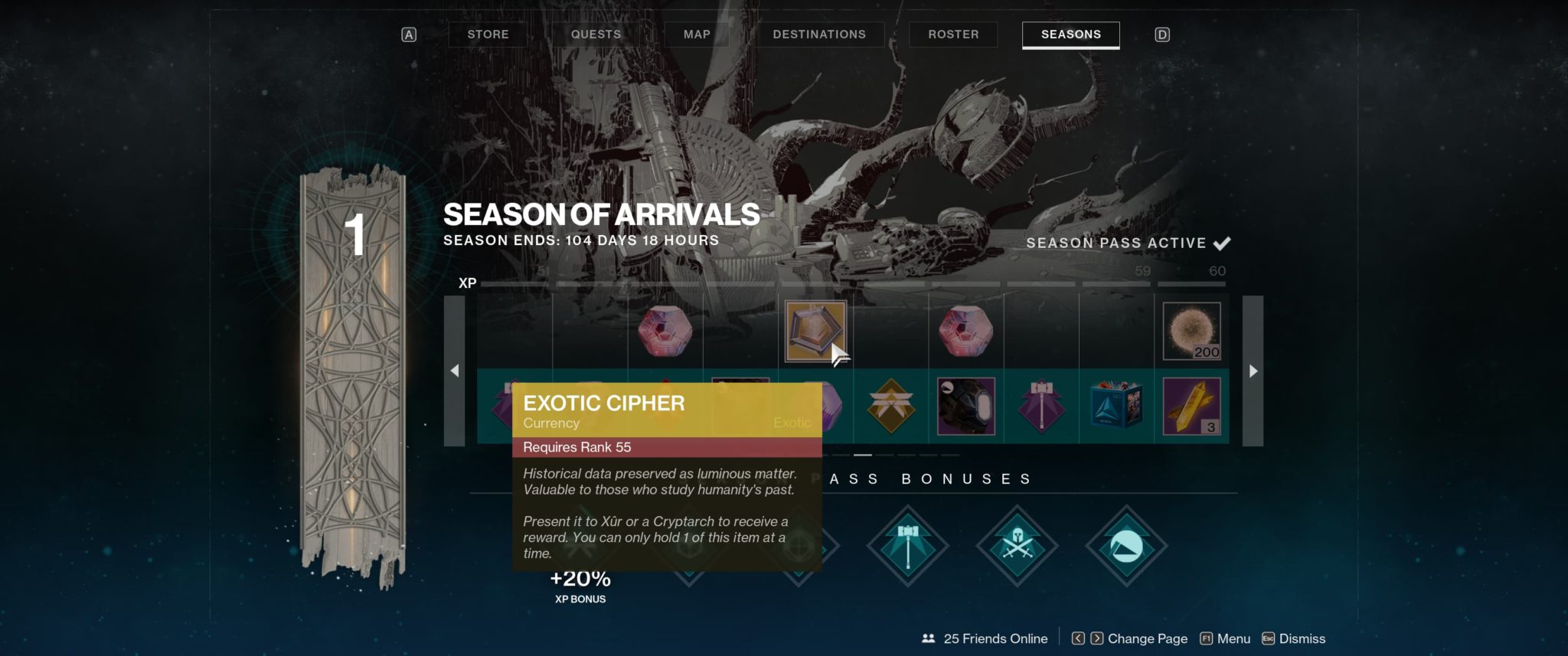Image resolution: width=1568 pixels, height=656 pixels.
Task: Open the Destinations screen
Action: pos(820,34)
